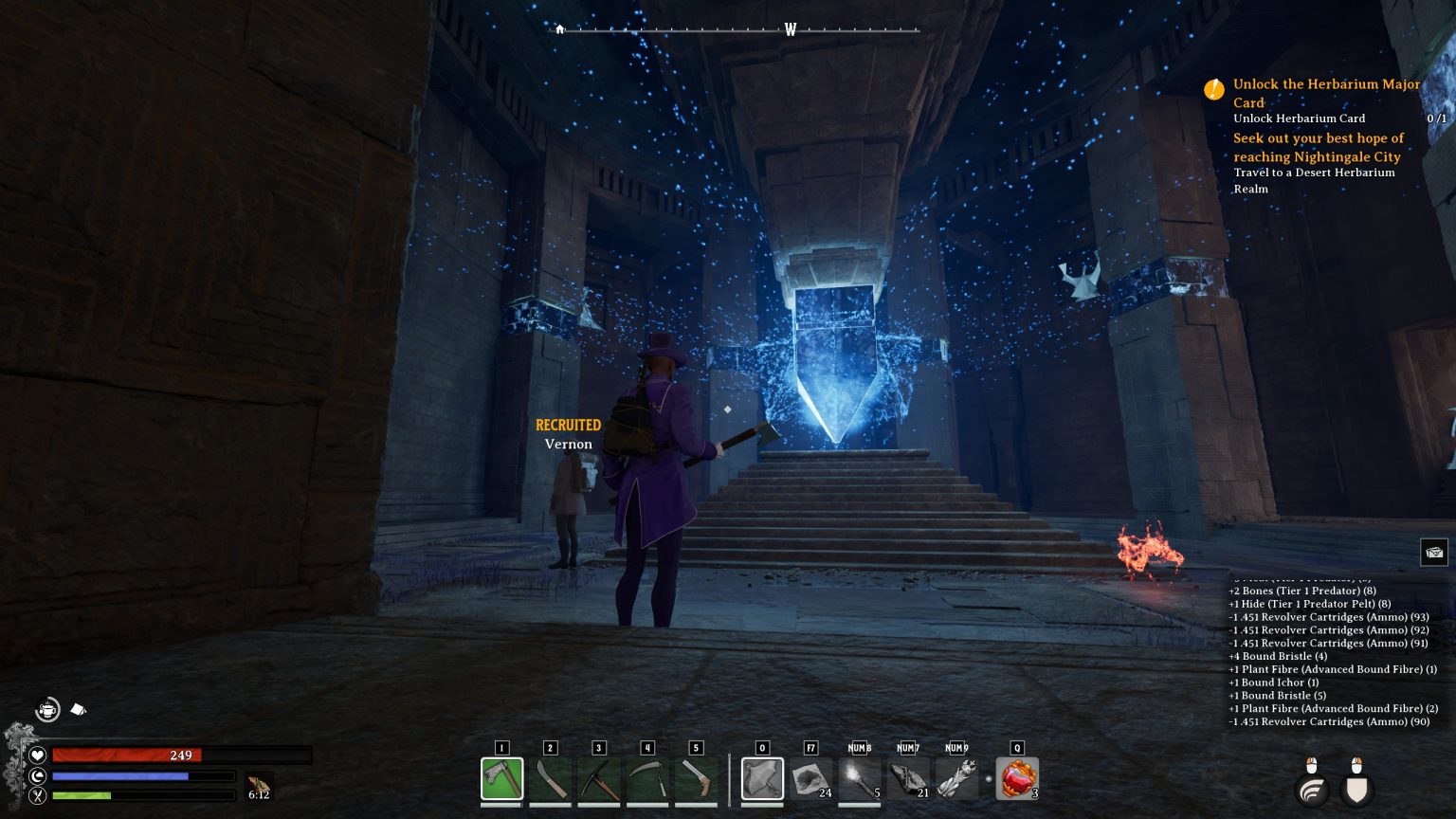Use the healing consumable bound to Q
The width and height of the screenshot is (1456, 819).
(1017, 777)
